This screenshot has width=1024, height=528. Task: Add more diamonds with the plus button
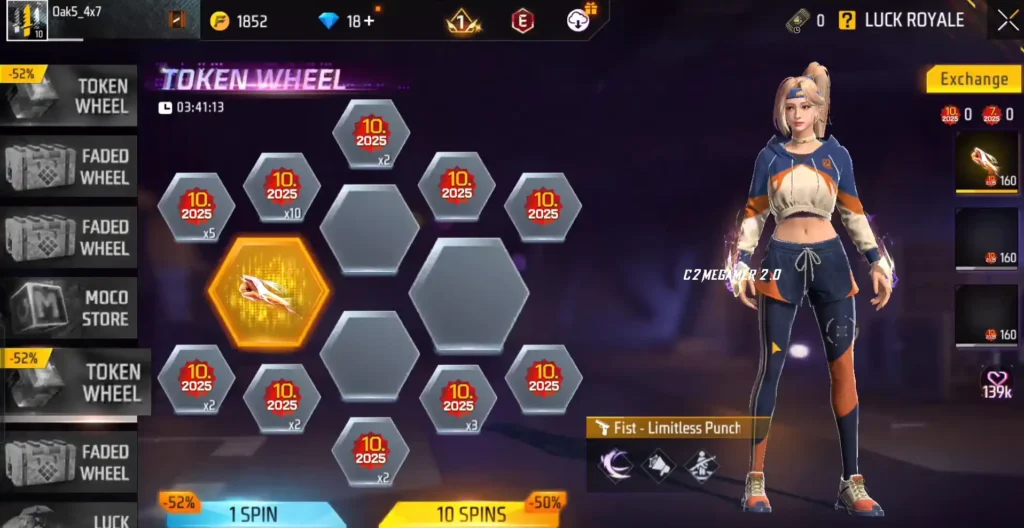369,21
